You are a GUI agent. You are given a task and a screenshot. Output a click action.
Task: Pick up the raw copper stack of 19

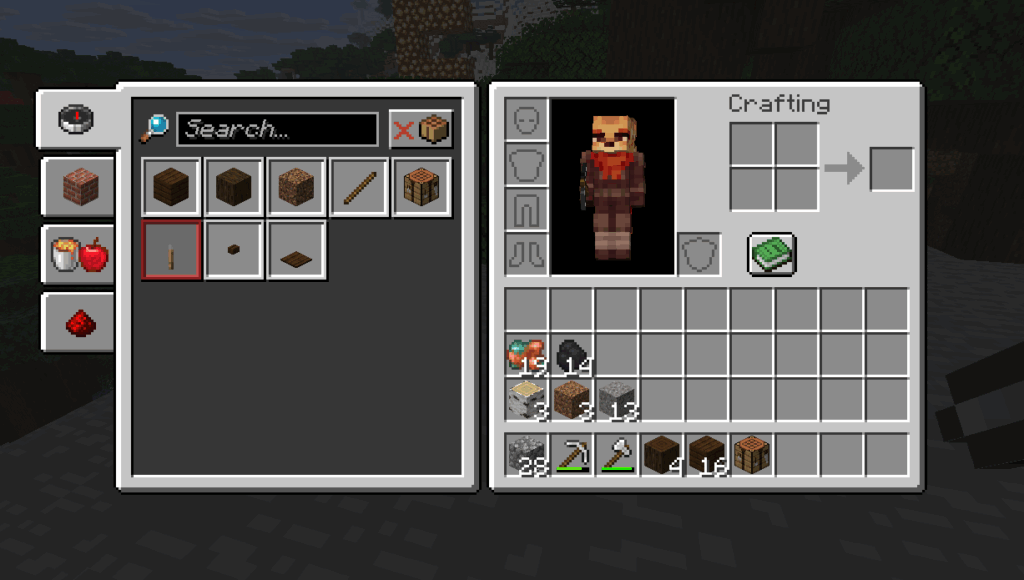pos(526,355)
